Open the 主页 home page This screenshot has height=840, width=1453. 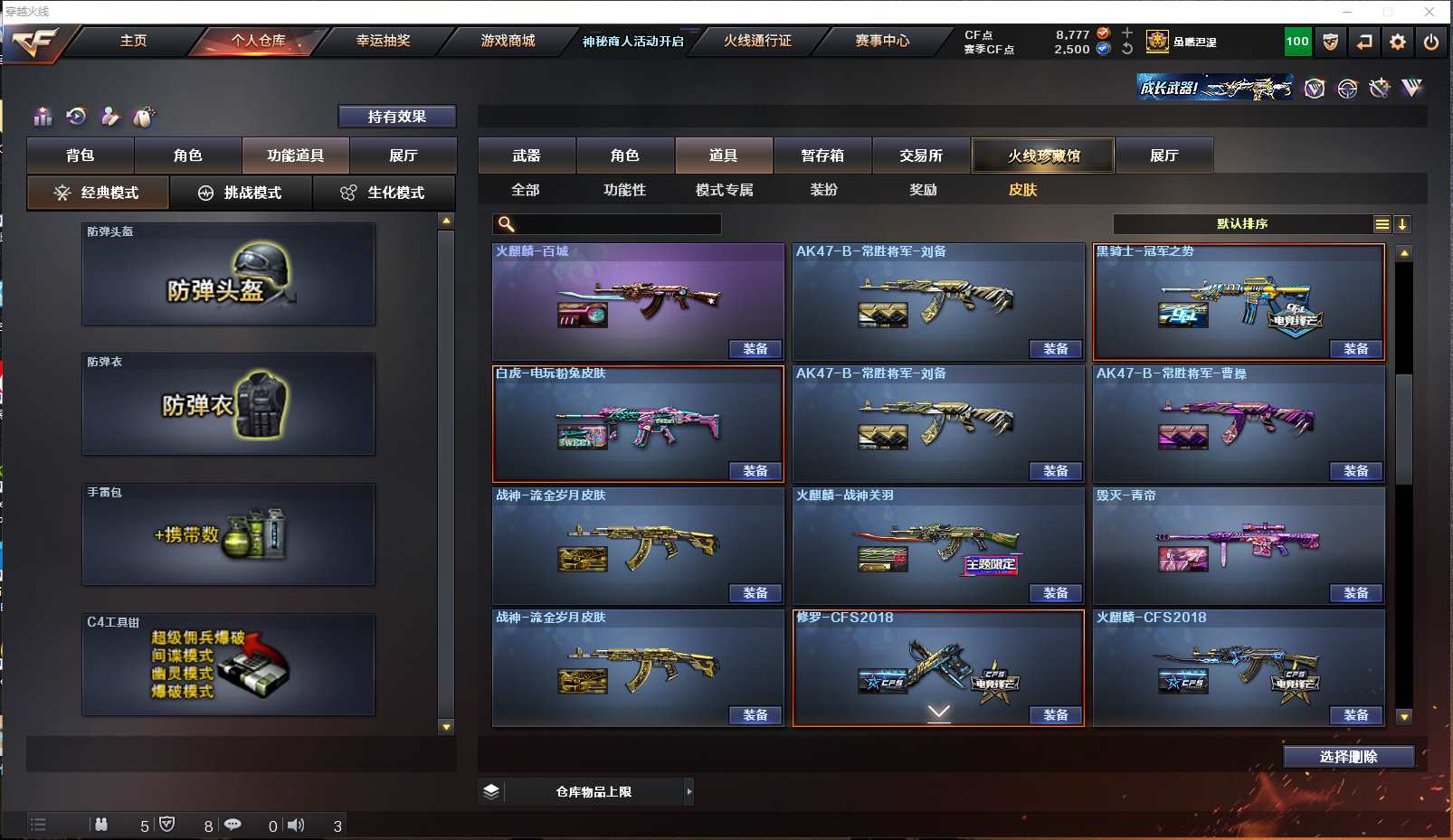(x=133, y=41)
